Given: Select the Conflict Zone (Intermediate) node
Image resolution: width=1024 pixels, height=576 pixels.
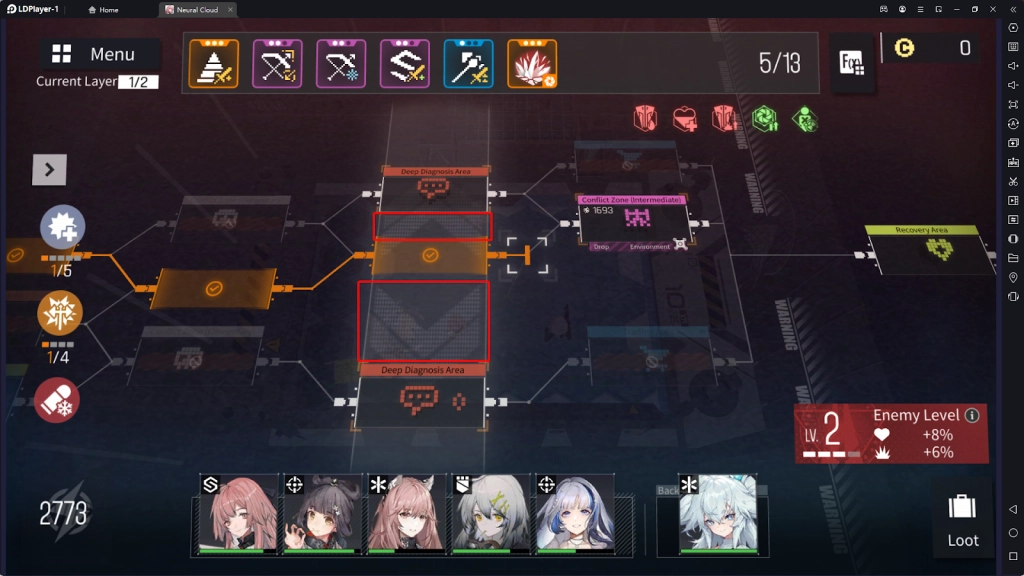Looking at the screenshot, I should (x=633, y=220).
